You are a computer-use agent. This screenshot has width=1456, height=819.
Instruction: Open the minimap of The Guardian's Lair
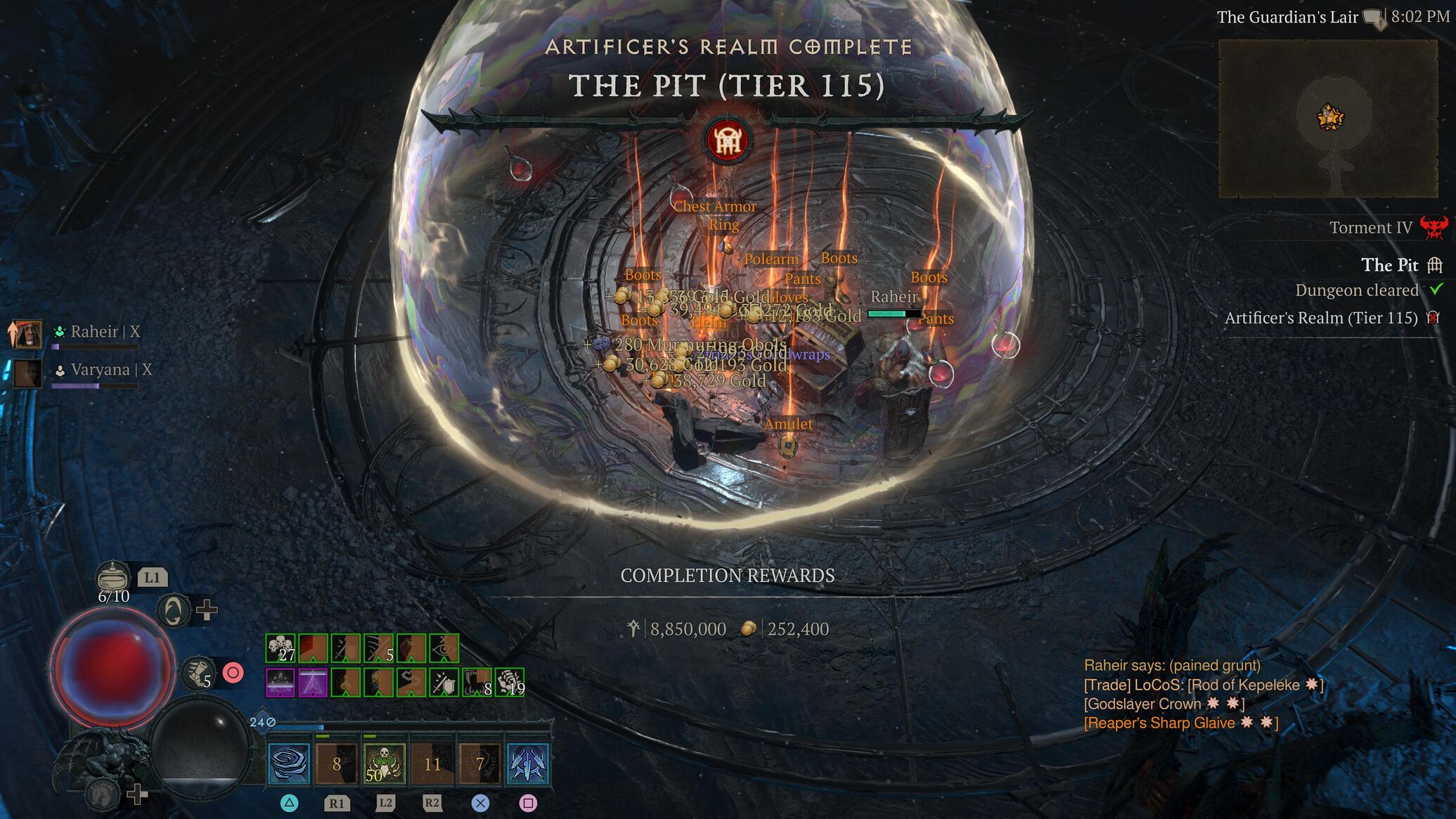1327,118
